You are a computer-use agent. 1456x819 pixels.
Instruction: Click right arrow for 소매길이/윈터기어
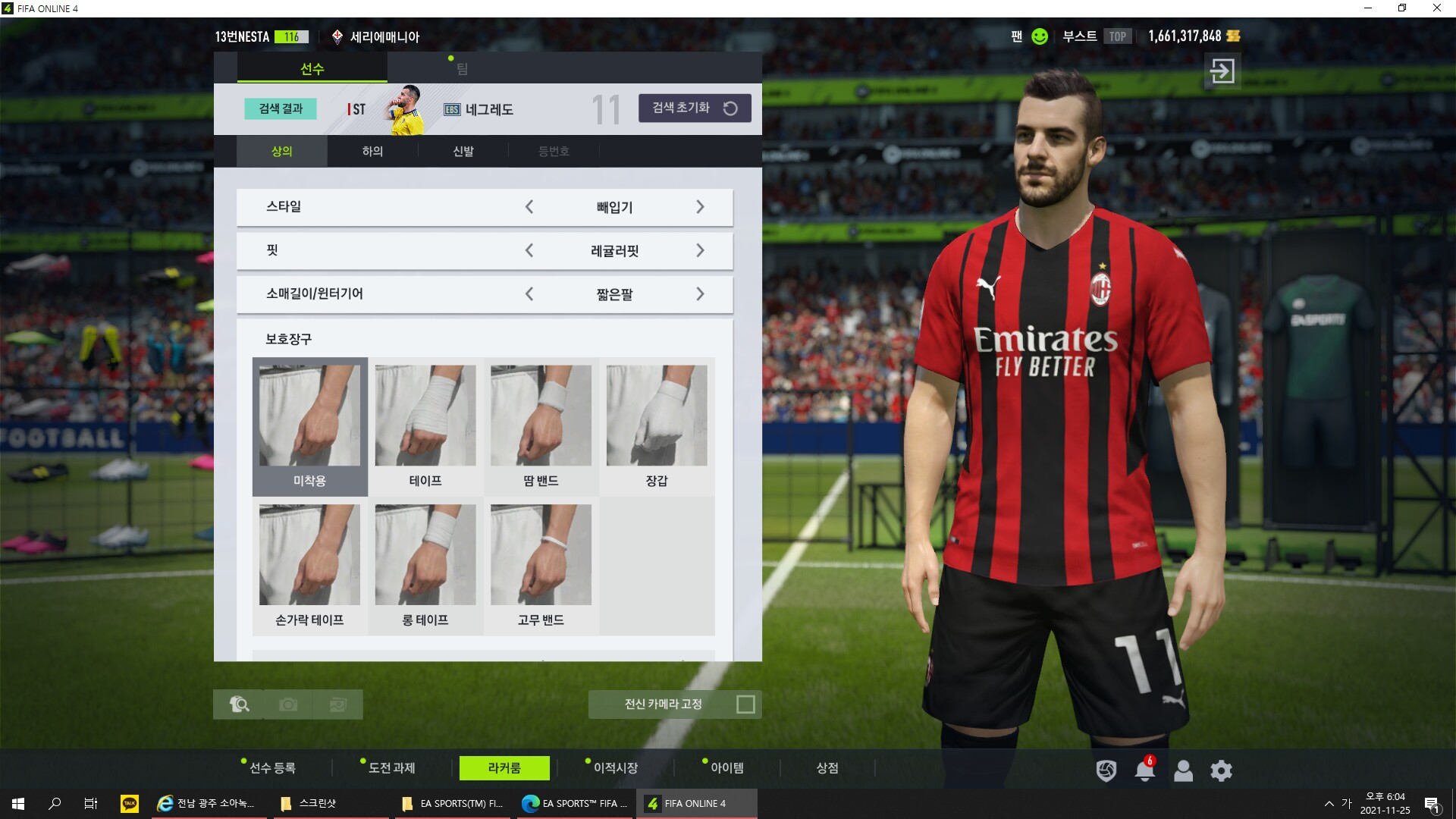point(700,294)
